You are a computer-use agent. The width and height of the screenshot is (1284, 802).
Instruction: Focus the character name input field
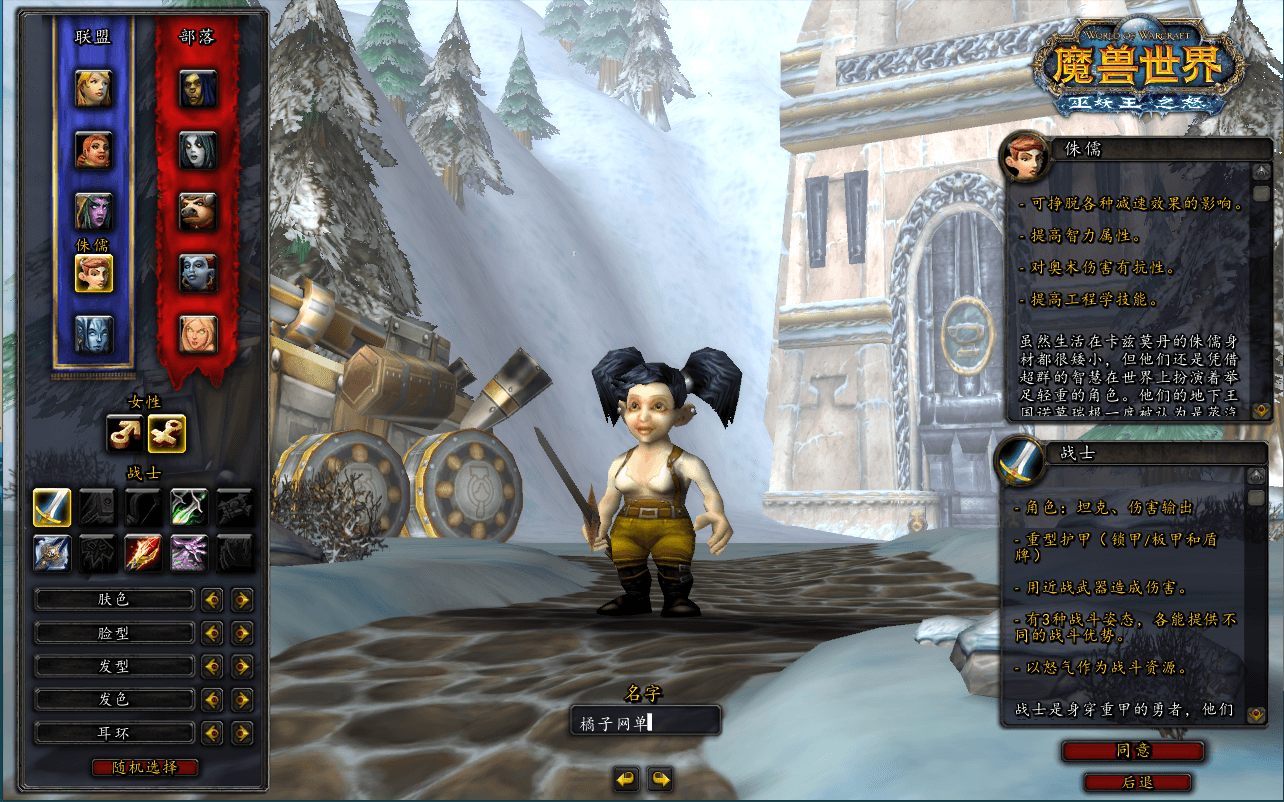point(645,721)
